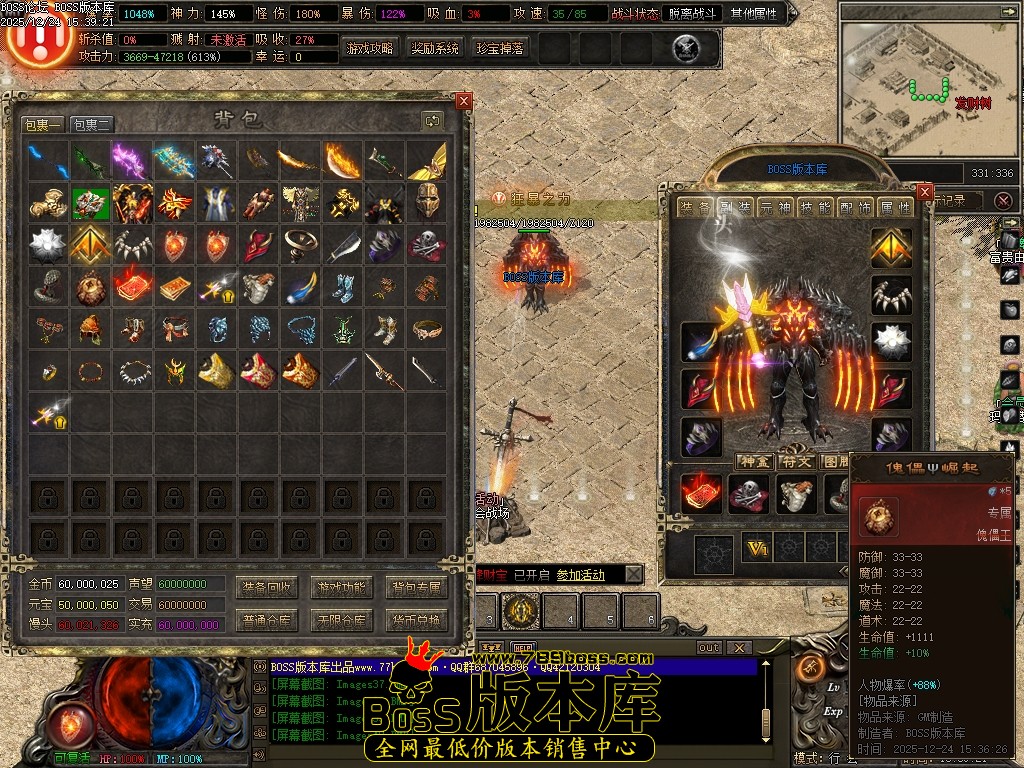Click the 装备回收 equipment recycle button
The width and height of the screenshot is (1024, 768).
267,587
